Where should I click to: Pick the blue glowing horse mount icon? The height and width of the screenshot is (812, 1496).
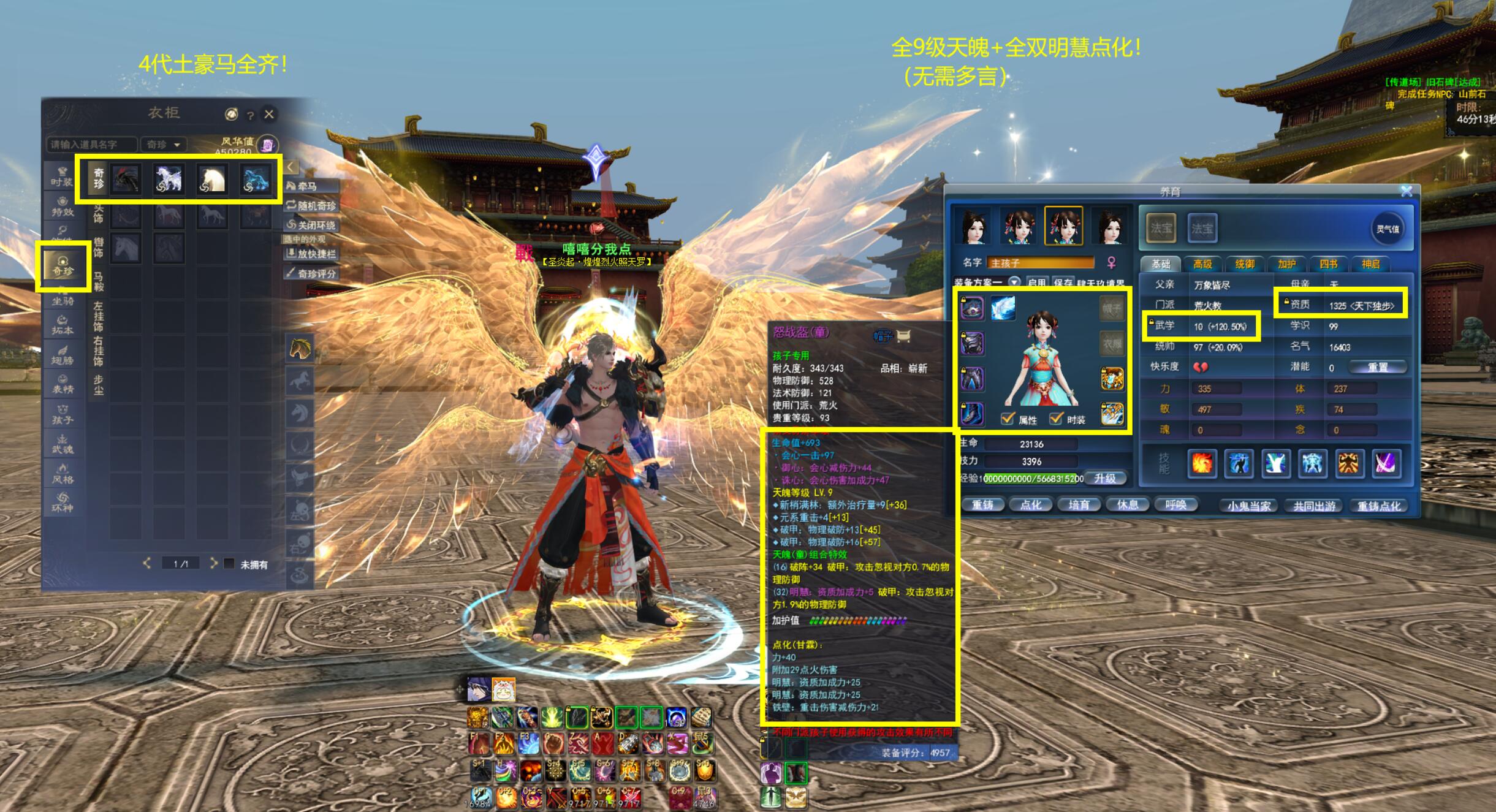(256, 179)
